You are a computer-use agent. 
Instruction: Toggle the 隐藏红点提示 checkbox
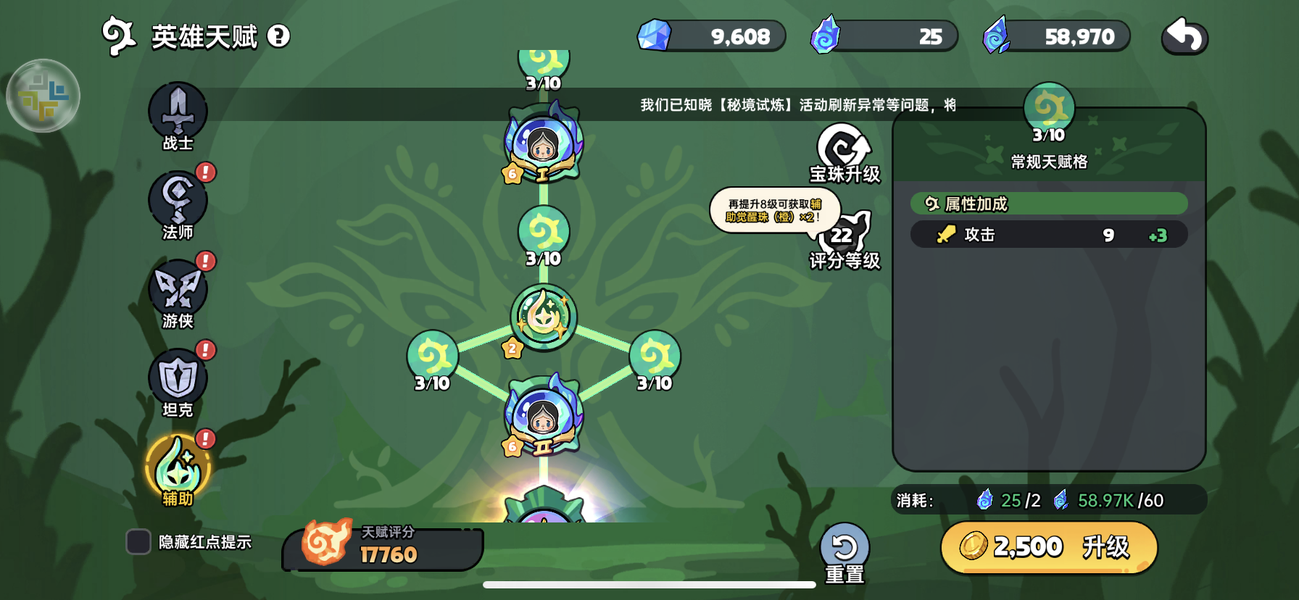pyautogui.click(x=139, y=542)
